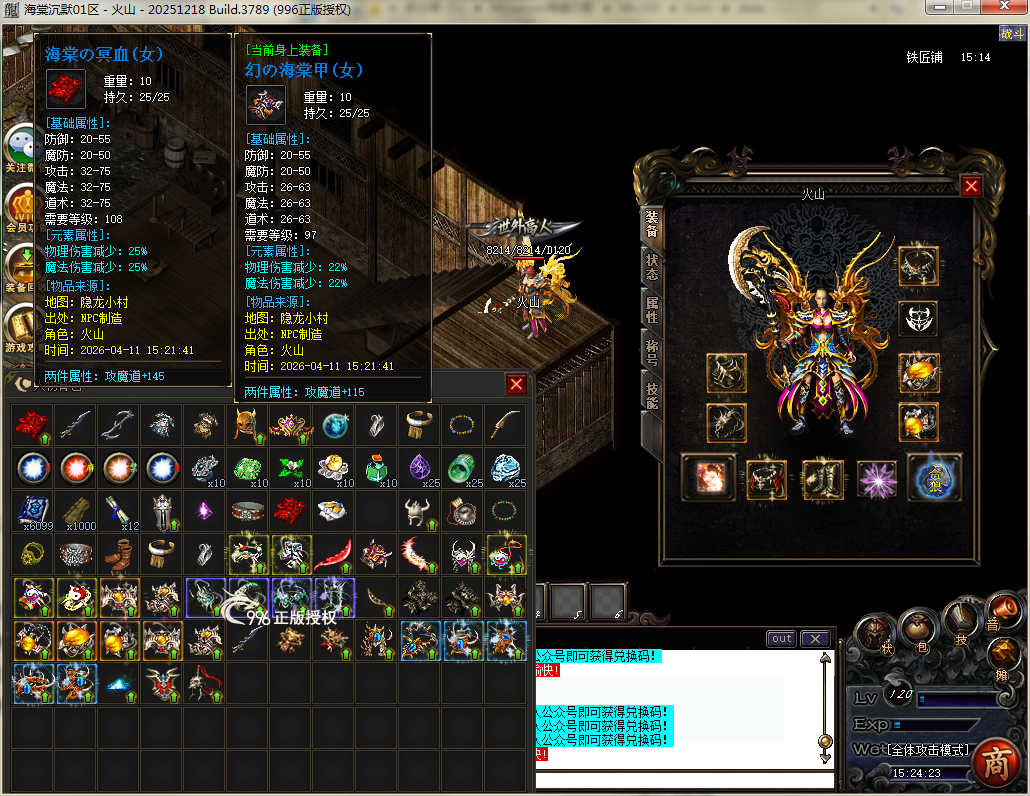Show the 称号 titles tab
Viewport: 1030px width, 796px height.
(x=652, y=351)
